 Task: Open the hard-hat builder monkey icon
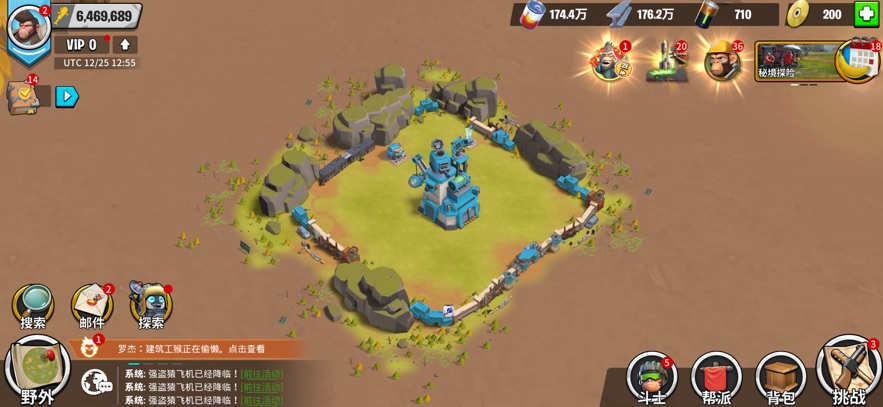point(720,63)
